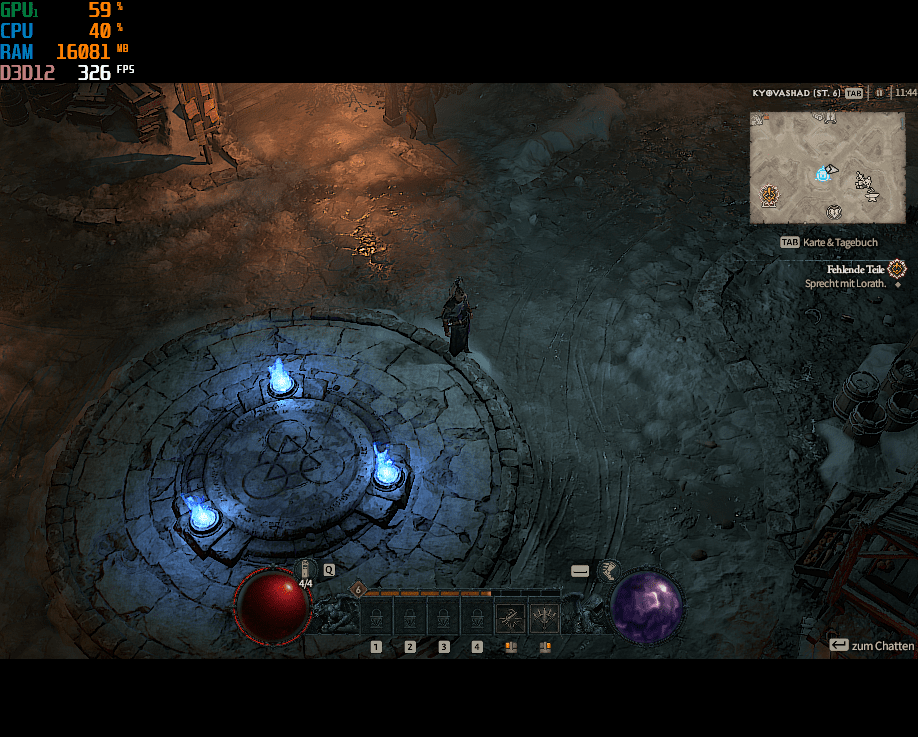918x737 pixels.
Task: Click the mount horse icon
Action: 608,571
